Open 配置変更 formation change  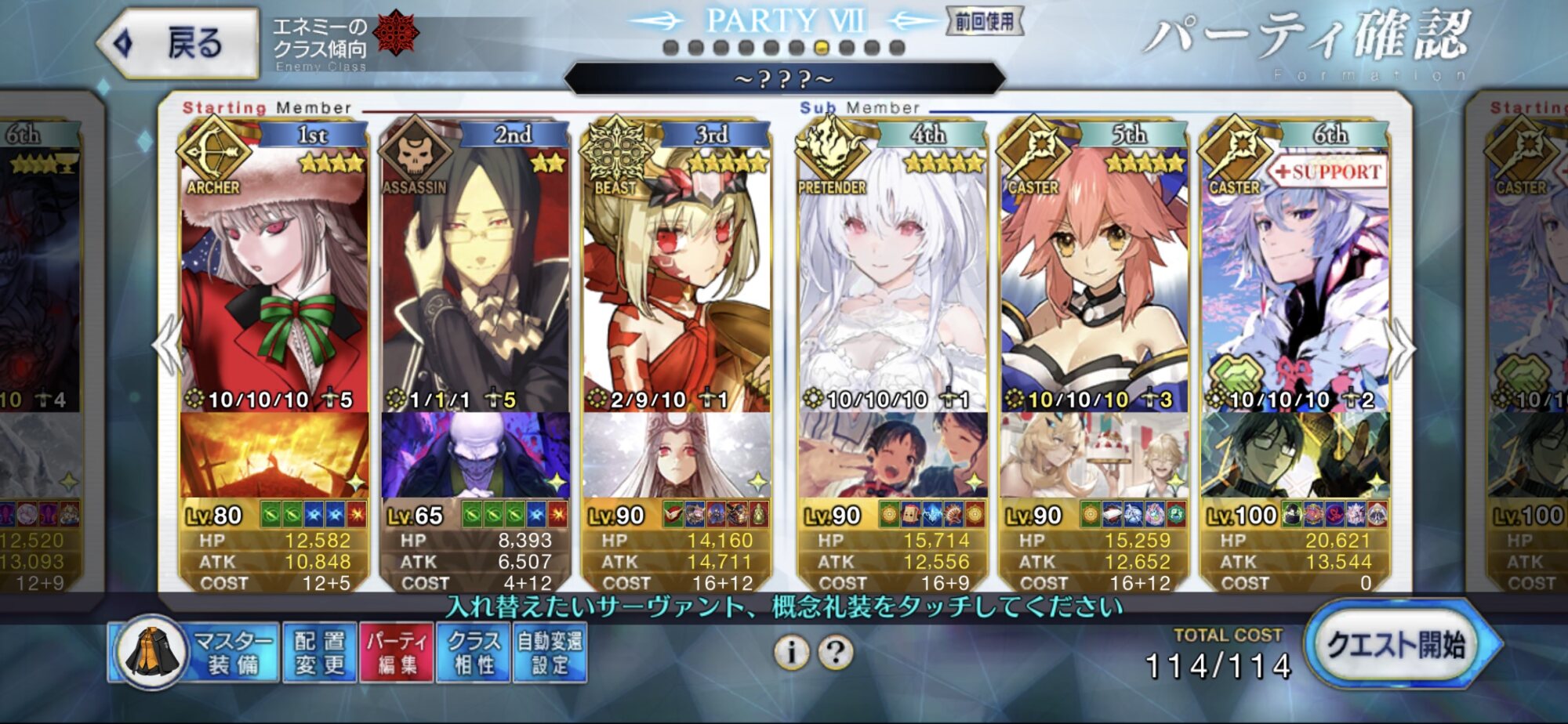point(319,652)
